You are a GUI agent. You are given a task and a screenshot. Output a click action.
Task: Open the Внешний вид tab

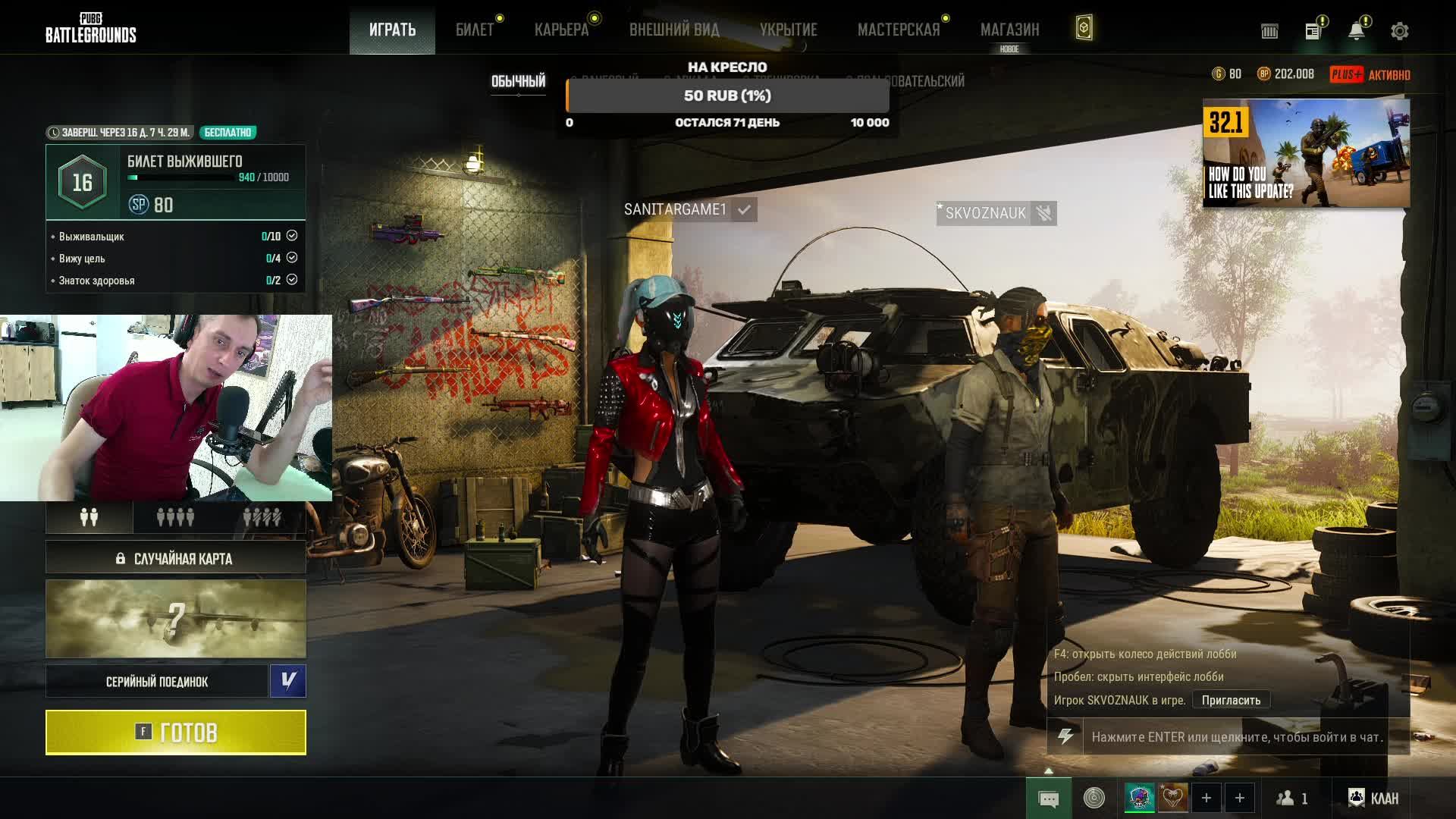pyautogui.click(x=674, y=30)
